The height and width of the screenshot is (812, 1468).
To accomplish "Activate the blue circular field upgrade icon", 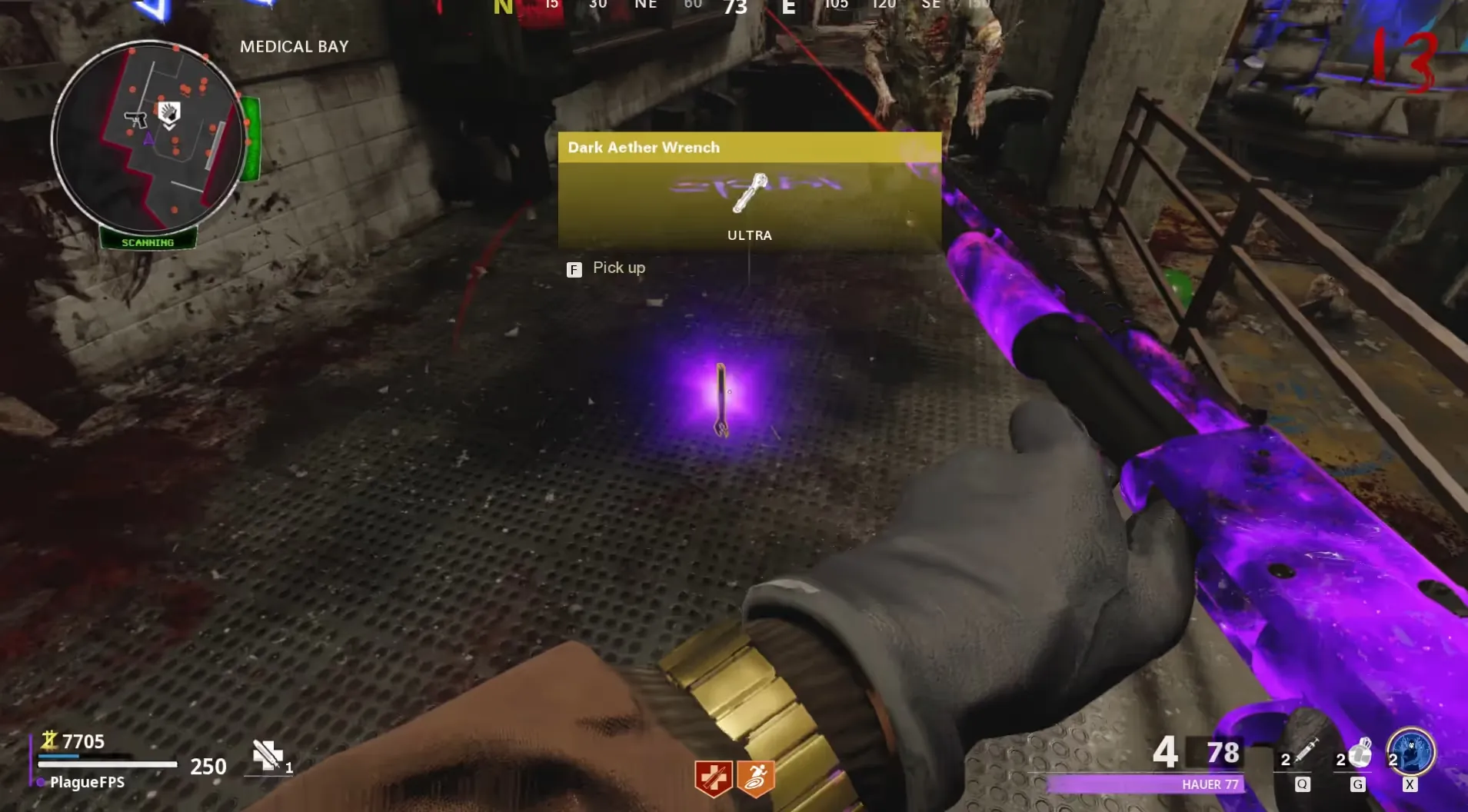I will (x=1412, y=752).
